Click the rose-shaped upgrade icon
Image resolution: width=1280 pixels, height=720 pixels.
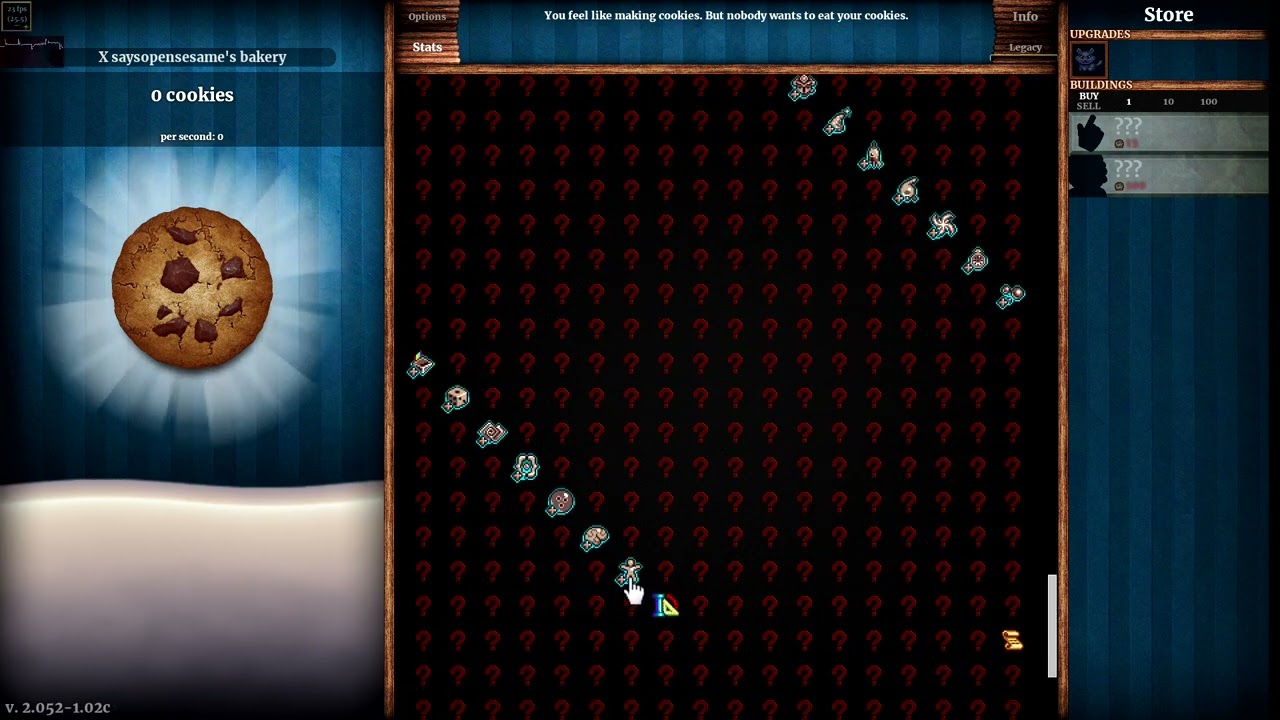click(x=525, y=467)
